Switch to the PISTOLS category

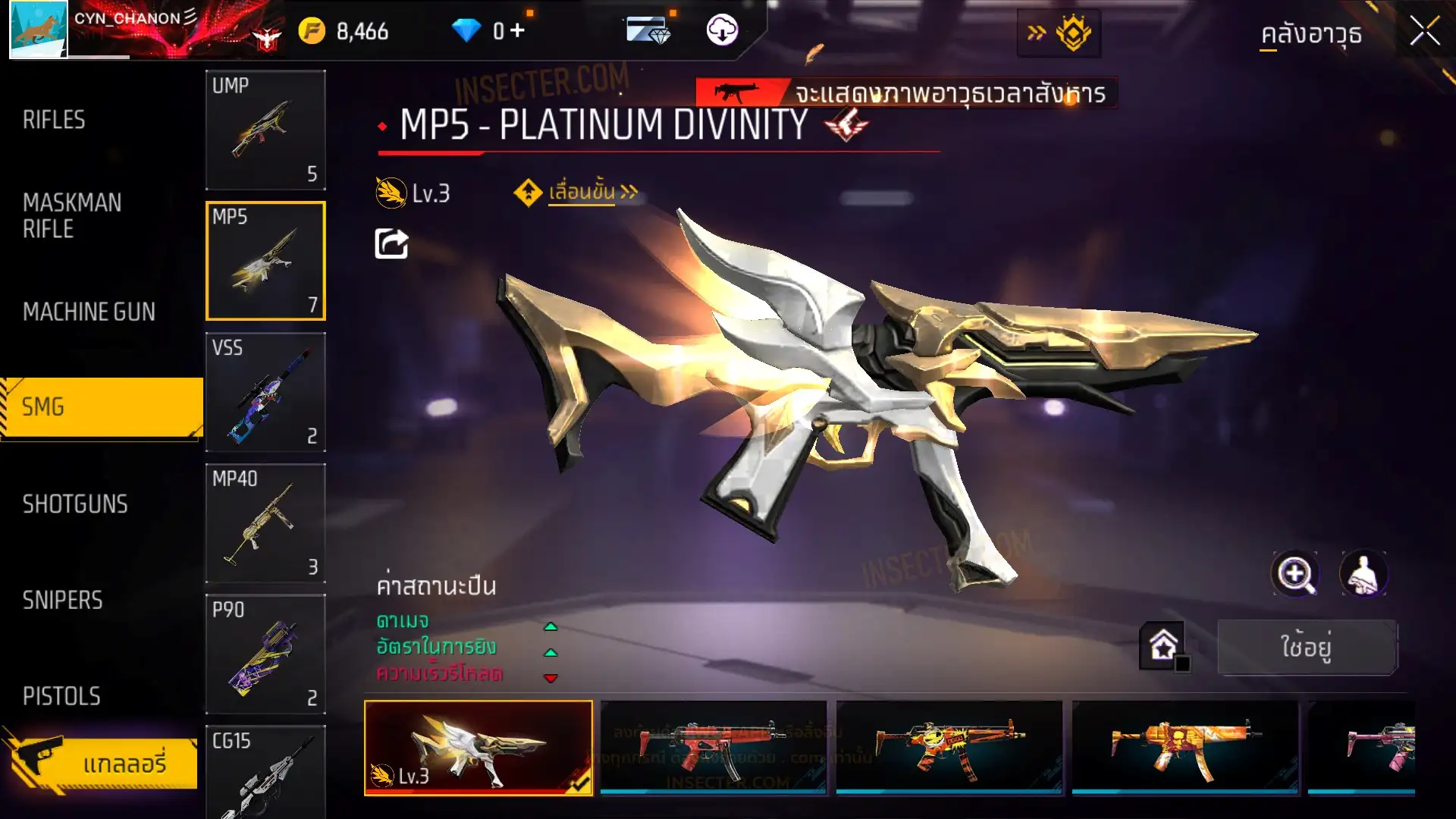[61, 696]
